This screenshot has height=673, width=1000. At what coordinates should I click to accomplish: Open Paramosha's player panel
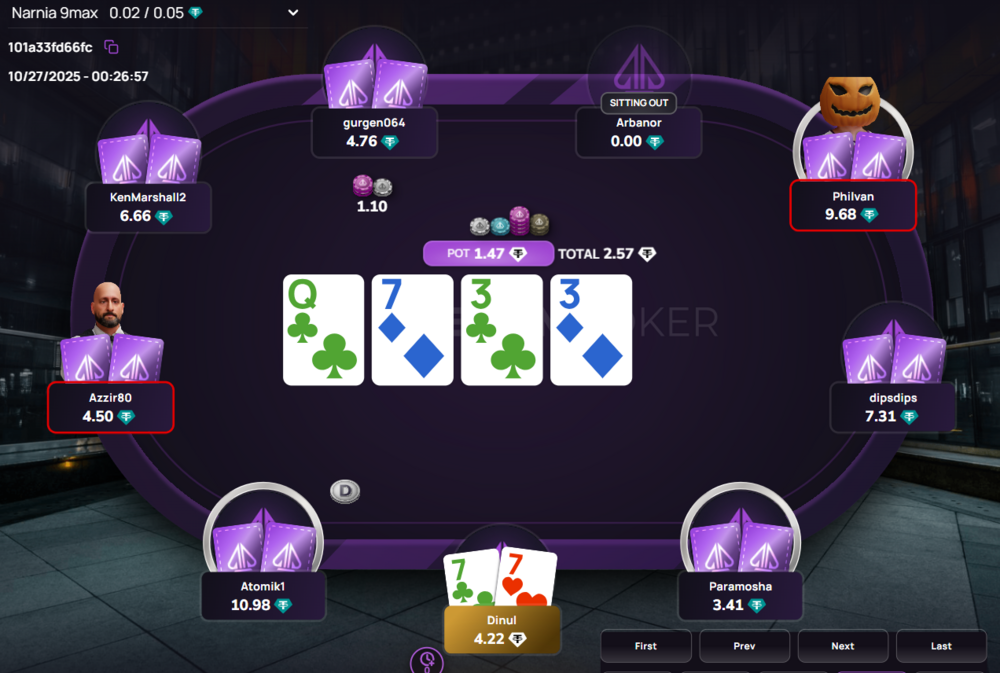(741, 596)
